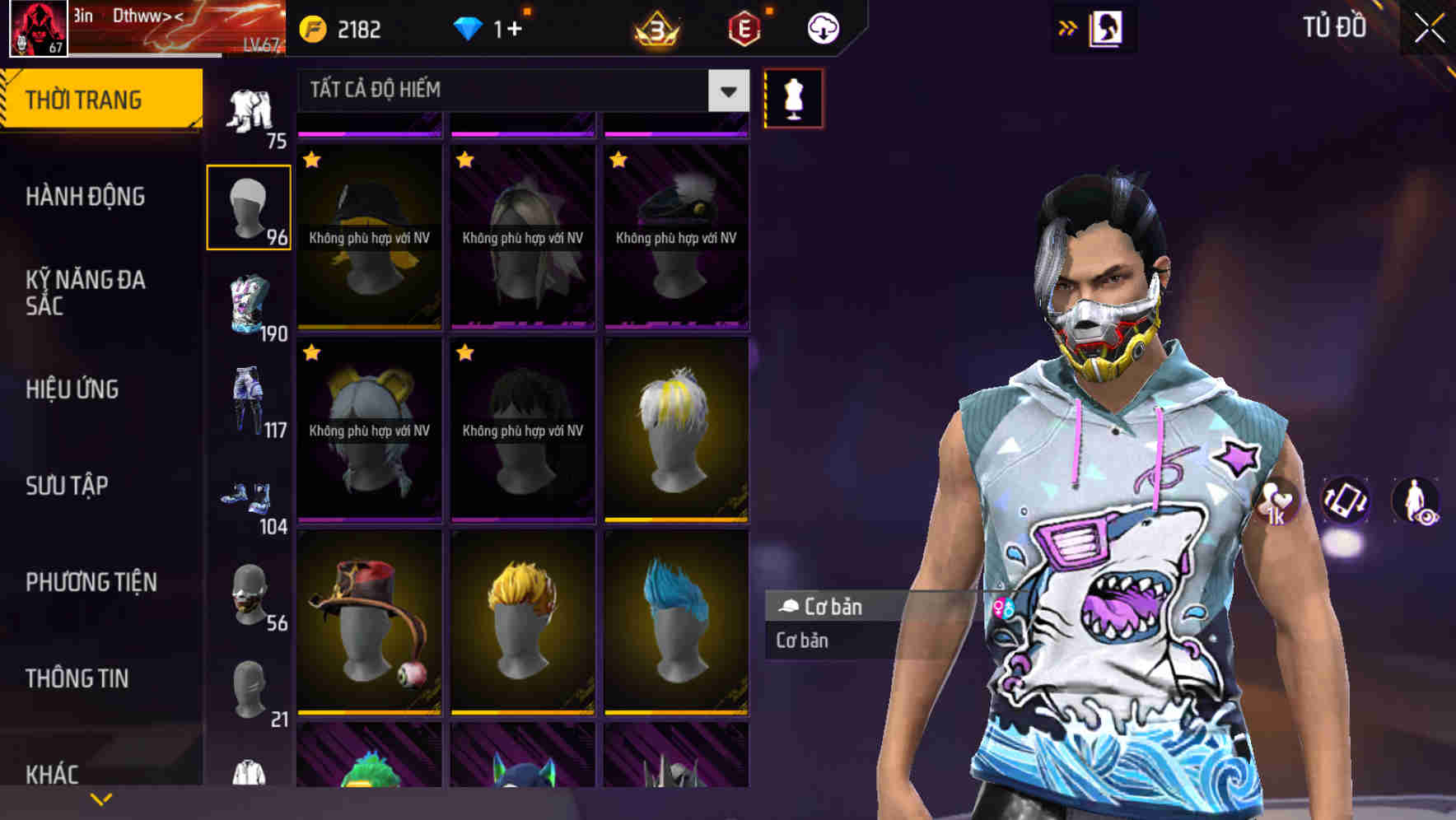Open the mannequin outfit preview icon

pos(792,97)
